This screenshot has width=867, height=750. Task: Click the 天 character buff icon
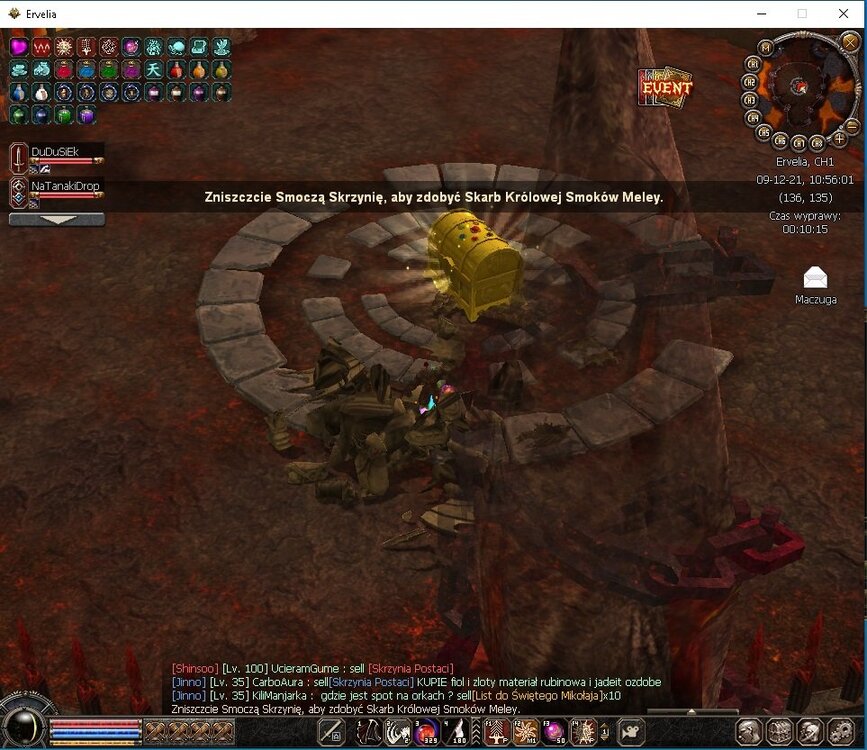coord(154,70)
